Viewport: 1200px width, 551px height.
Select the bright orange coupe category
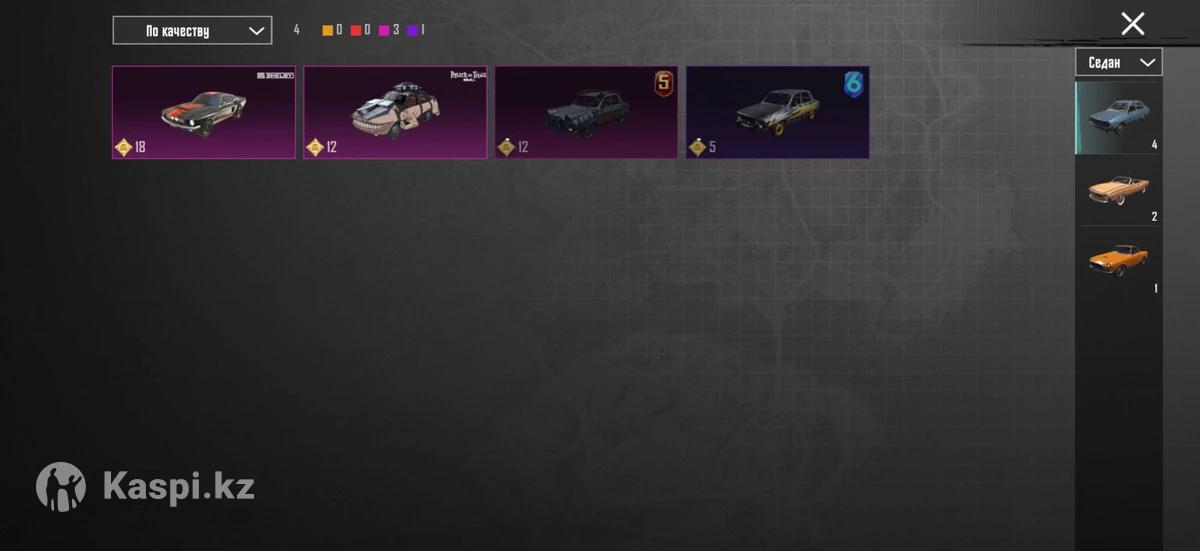coord(1118,261)
